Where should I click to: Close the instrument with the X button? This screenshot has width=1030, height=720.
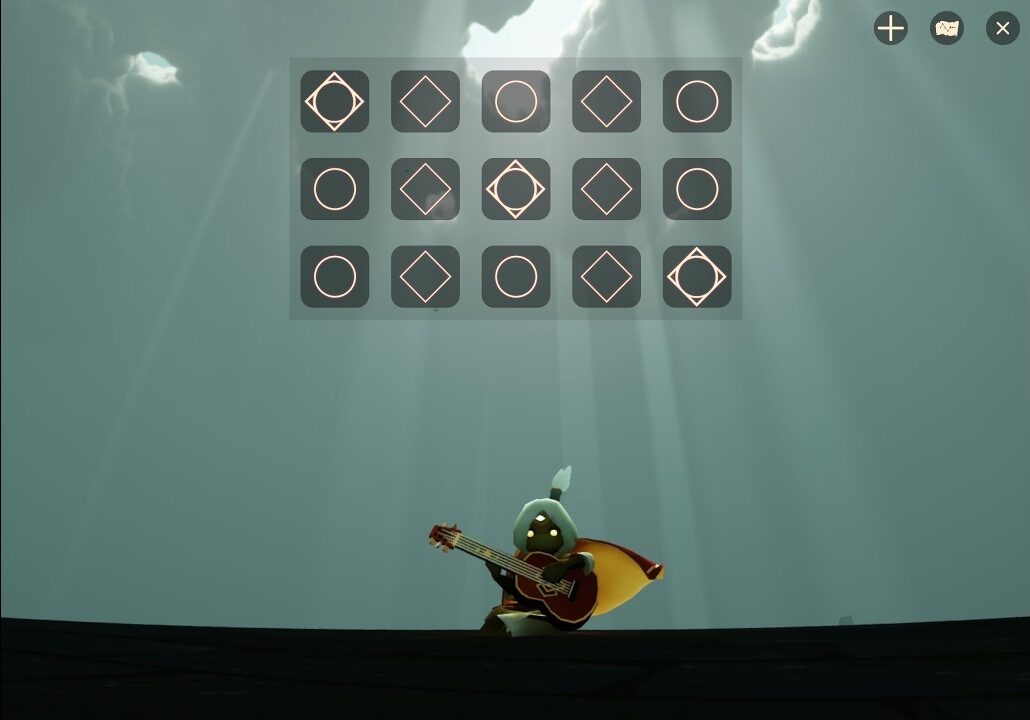(x=1002, y=28)
